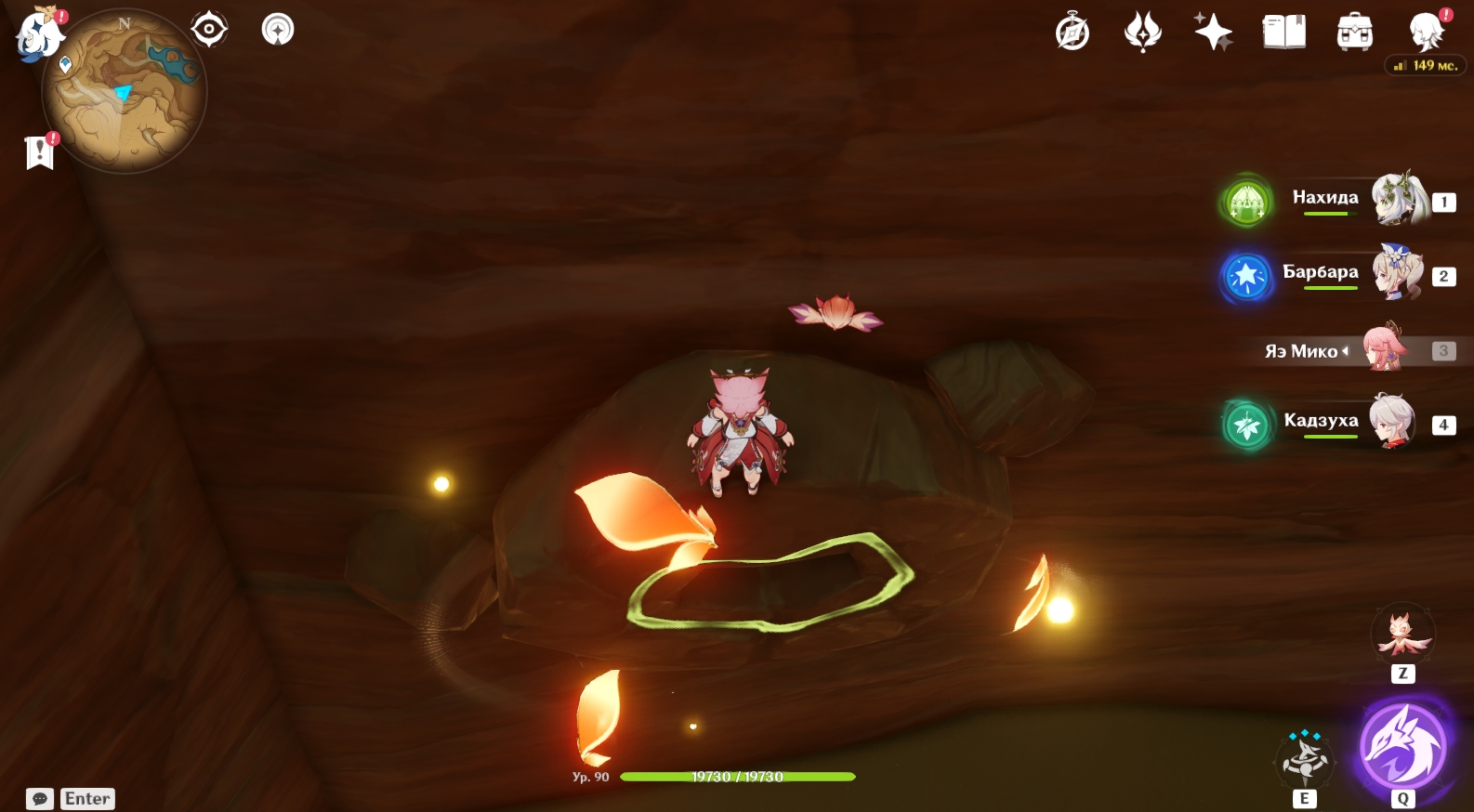This screenshot has height=812, width=1474.
Task: Open the battle pass icon
Action: pyautogui.click(x=1142, y=33)
